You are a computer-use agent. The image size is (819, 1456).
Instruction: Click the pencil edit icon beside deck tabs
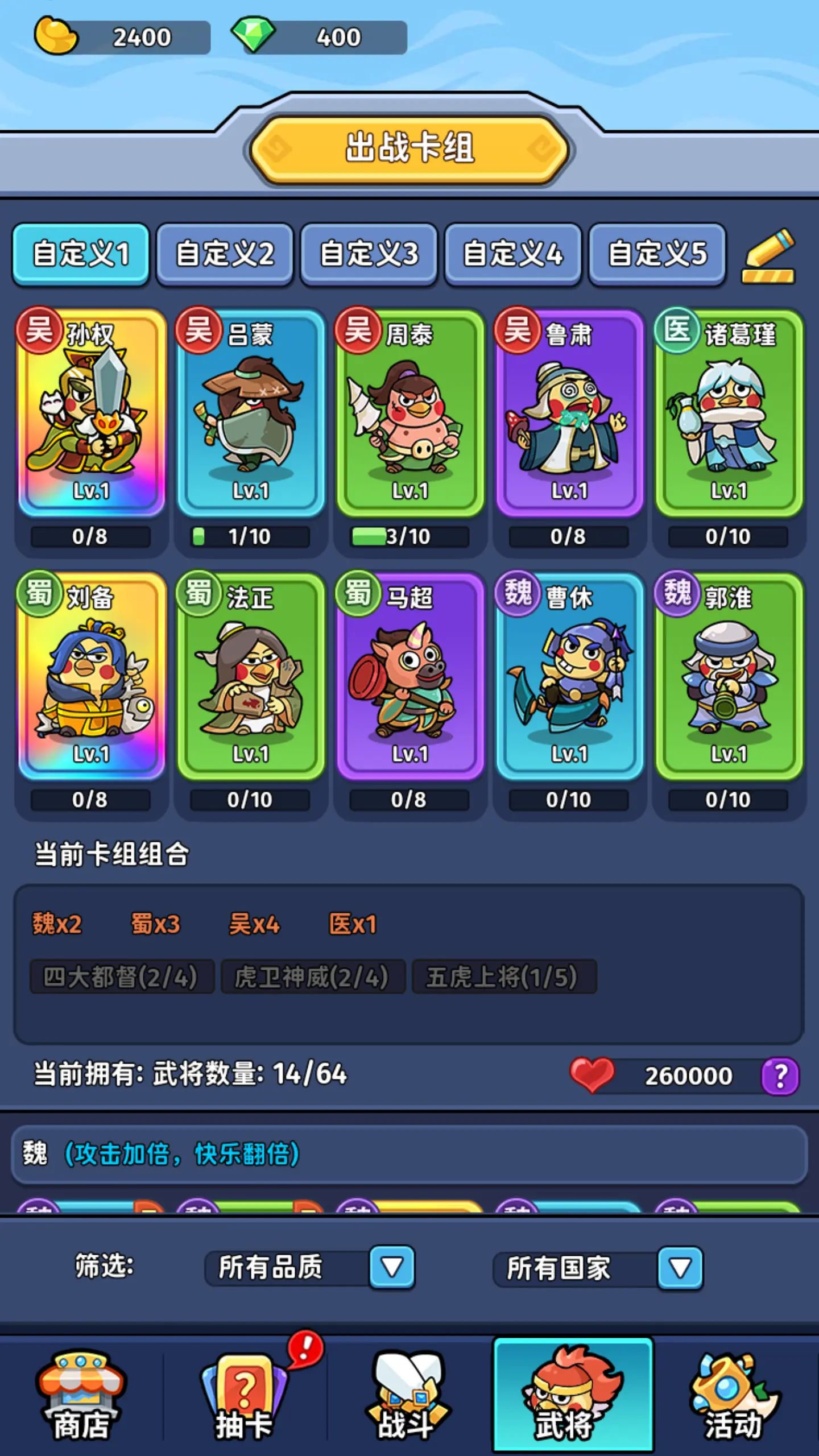click(x=769, y=255)
